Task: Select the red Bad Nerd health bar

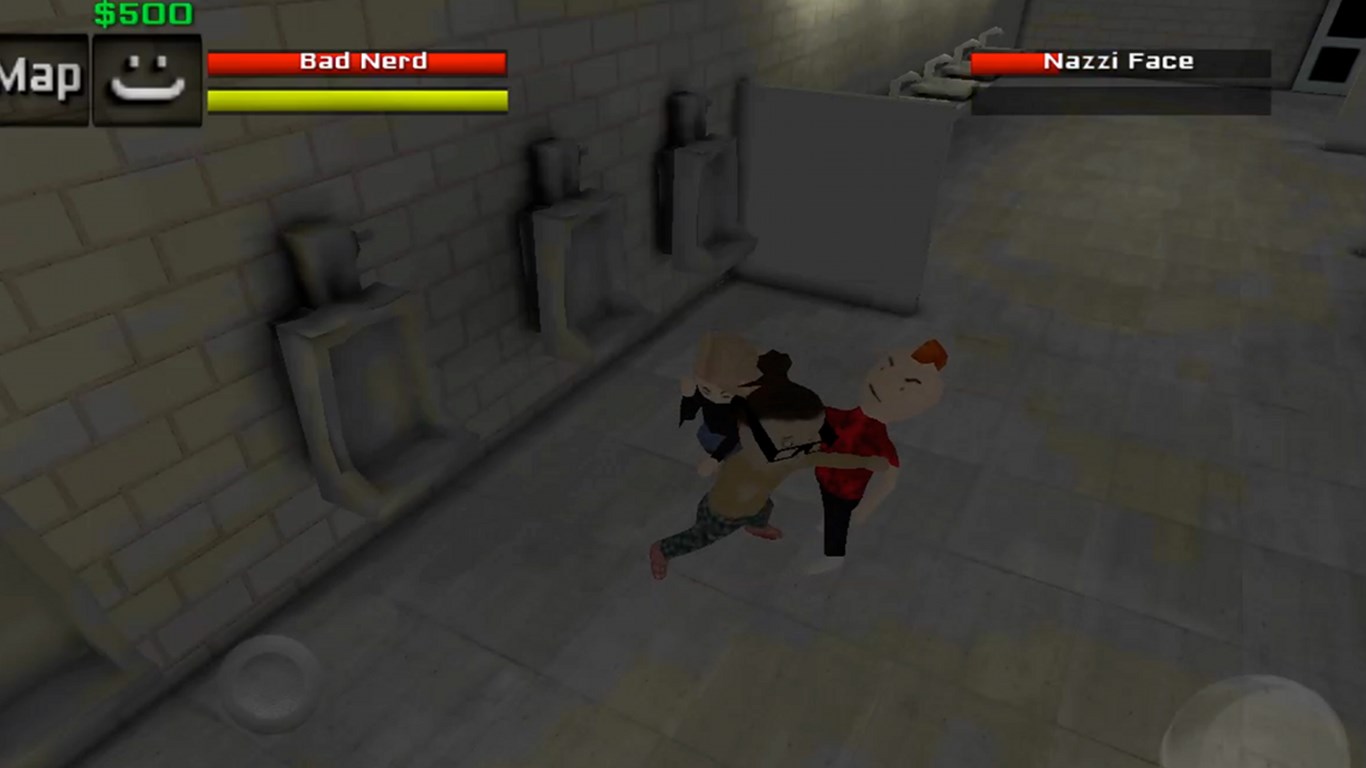Action: 357,61
